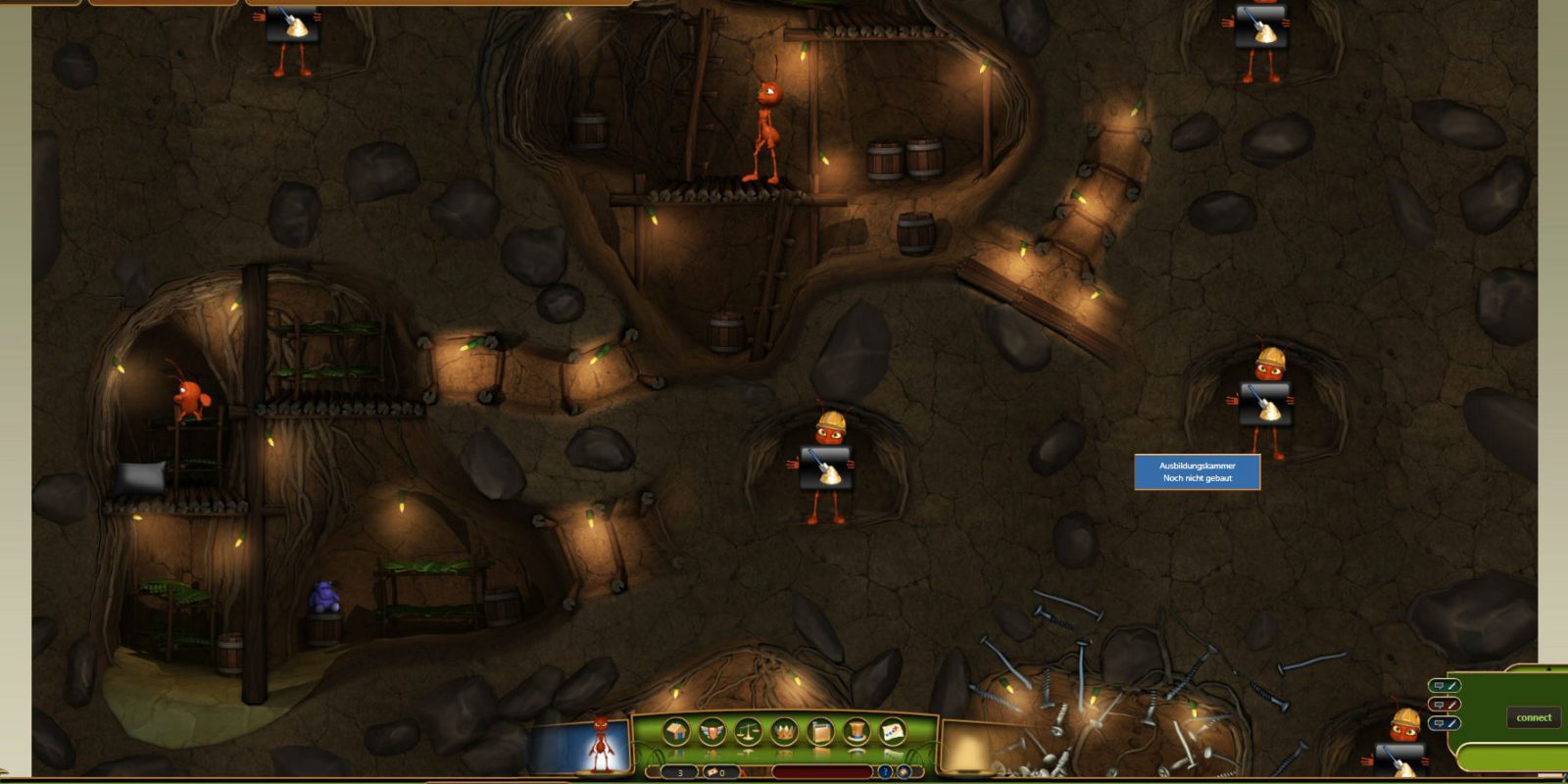1568x784 pixels.
Task: Select the red ant portrait
Action: click(x=600, y=747)
